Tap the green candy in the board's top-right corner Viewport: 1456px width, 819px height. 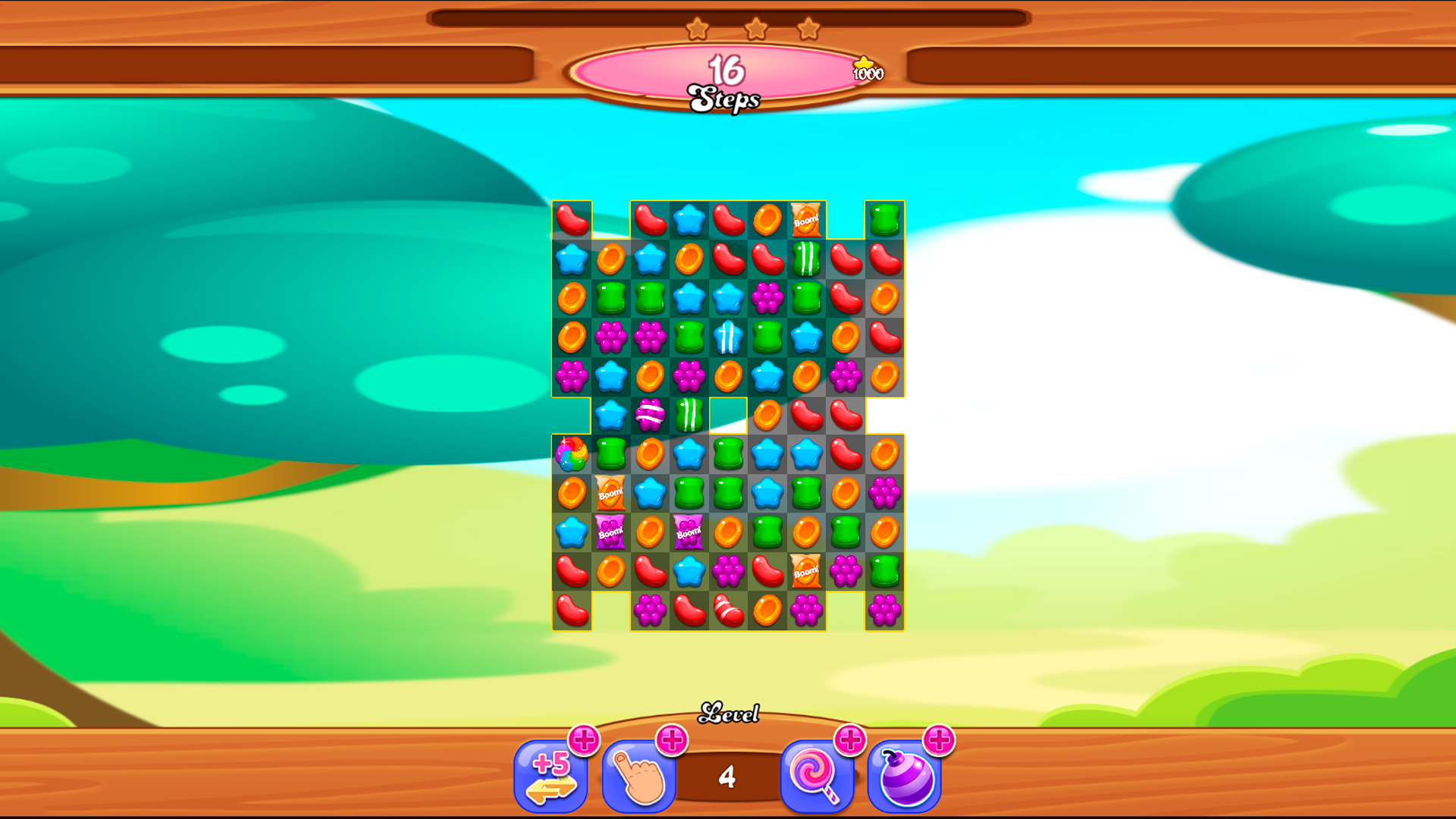click(x=884, y=220)
